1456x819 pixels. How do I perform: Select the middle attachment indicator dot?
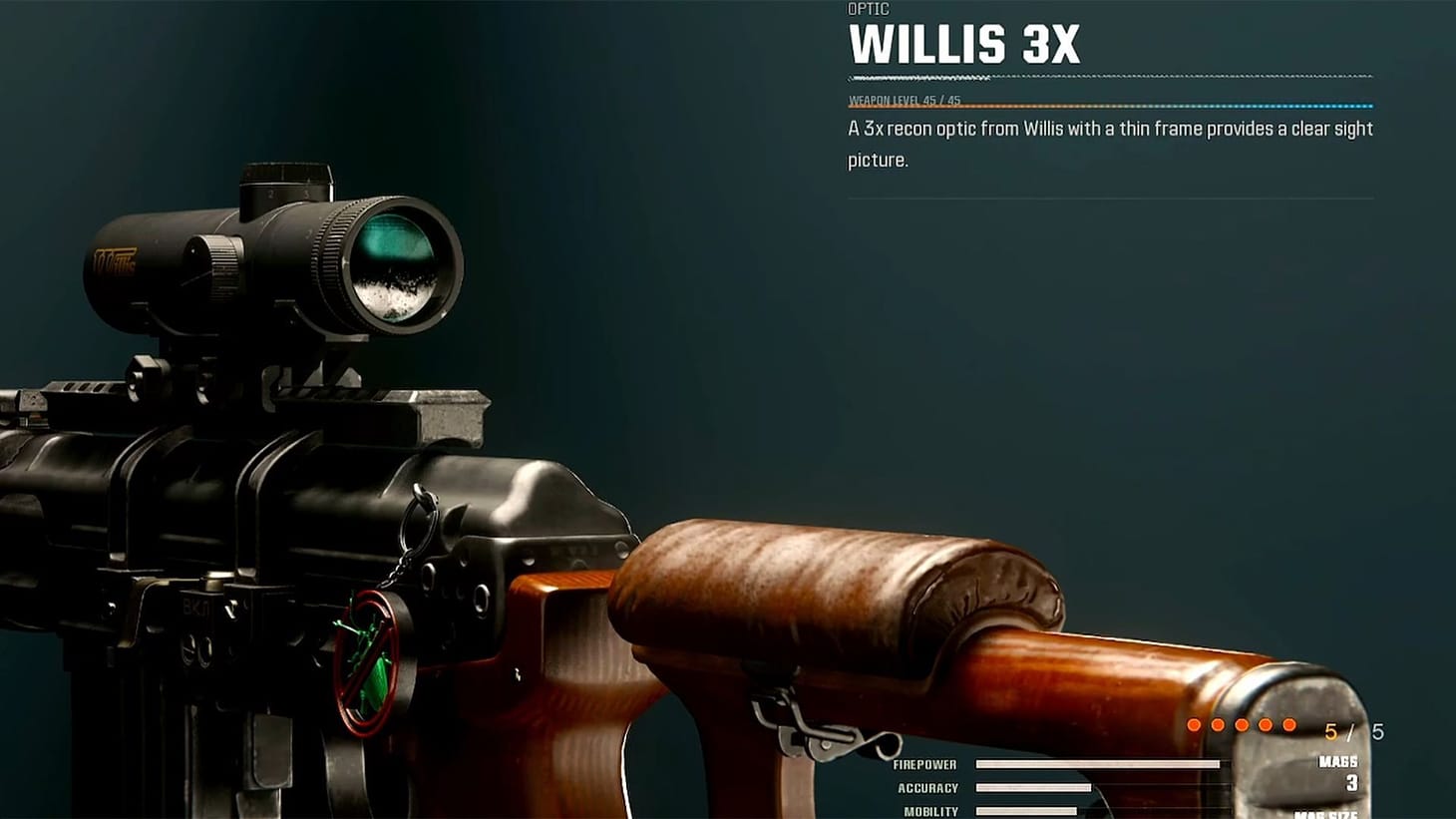[x=1243, y=725]
